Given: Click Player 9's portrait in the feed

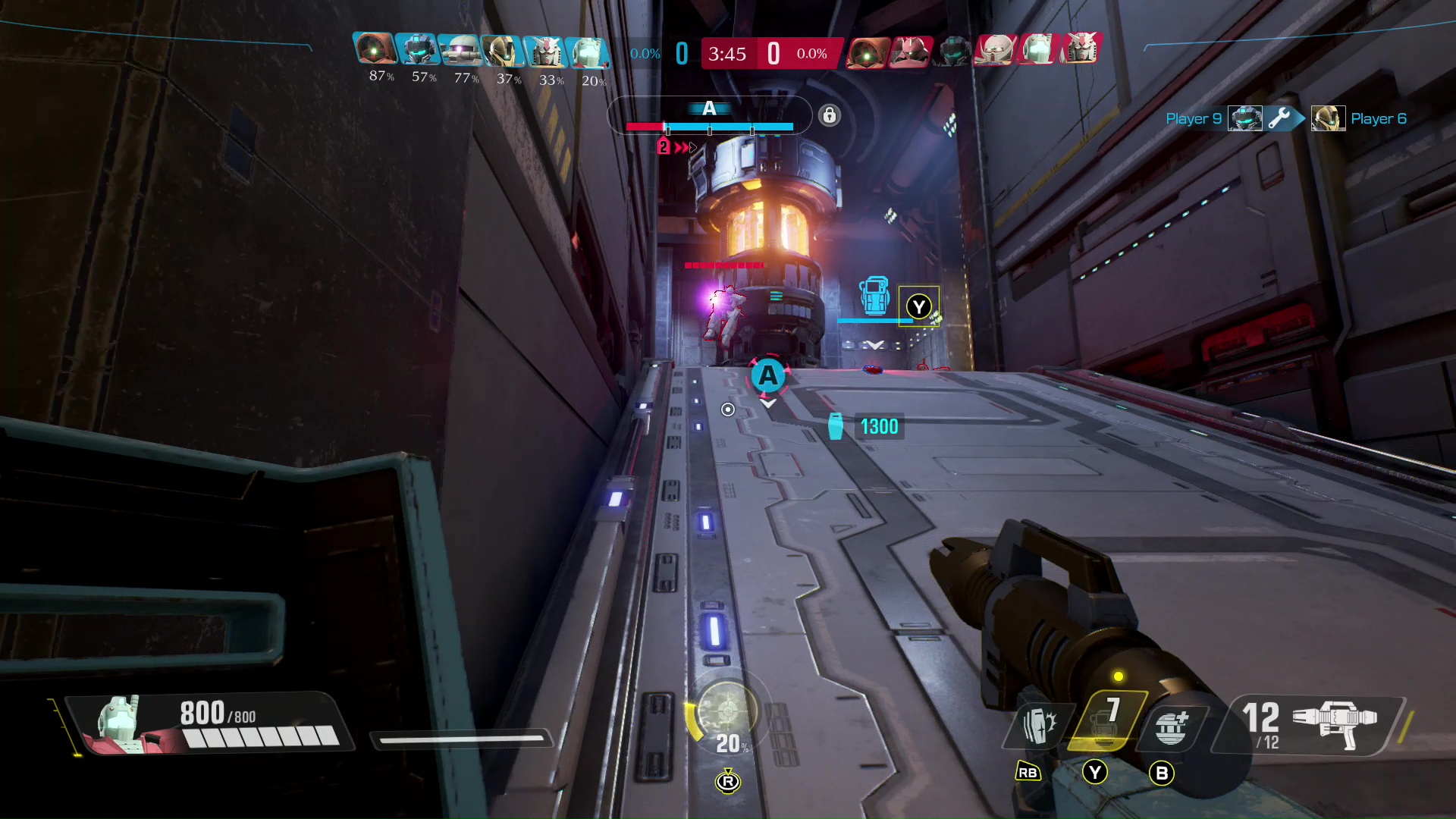Looking at the screenshot, I should (x=1244, y=119).
